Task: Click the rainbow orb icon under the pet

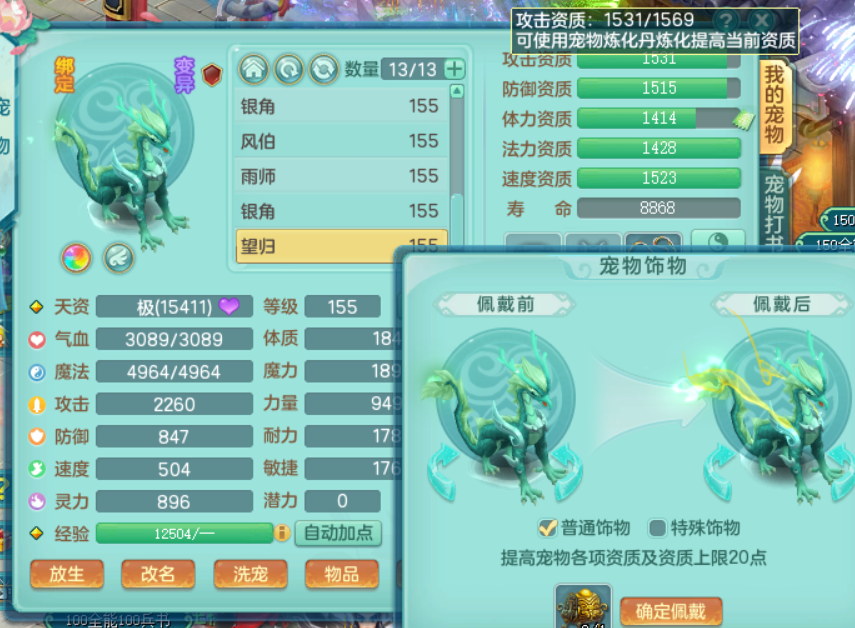Action: coord(76,258)
